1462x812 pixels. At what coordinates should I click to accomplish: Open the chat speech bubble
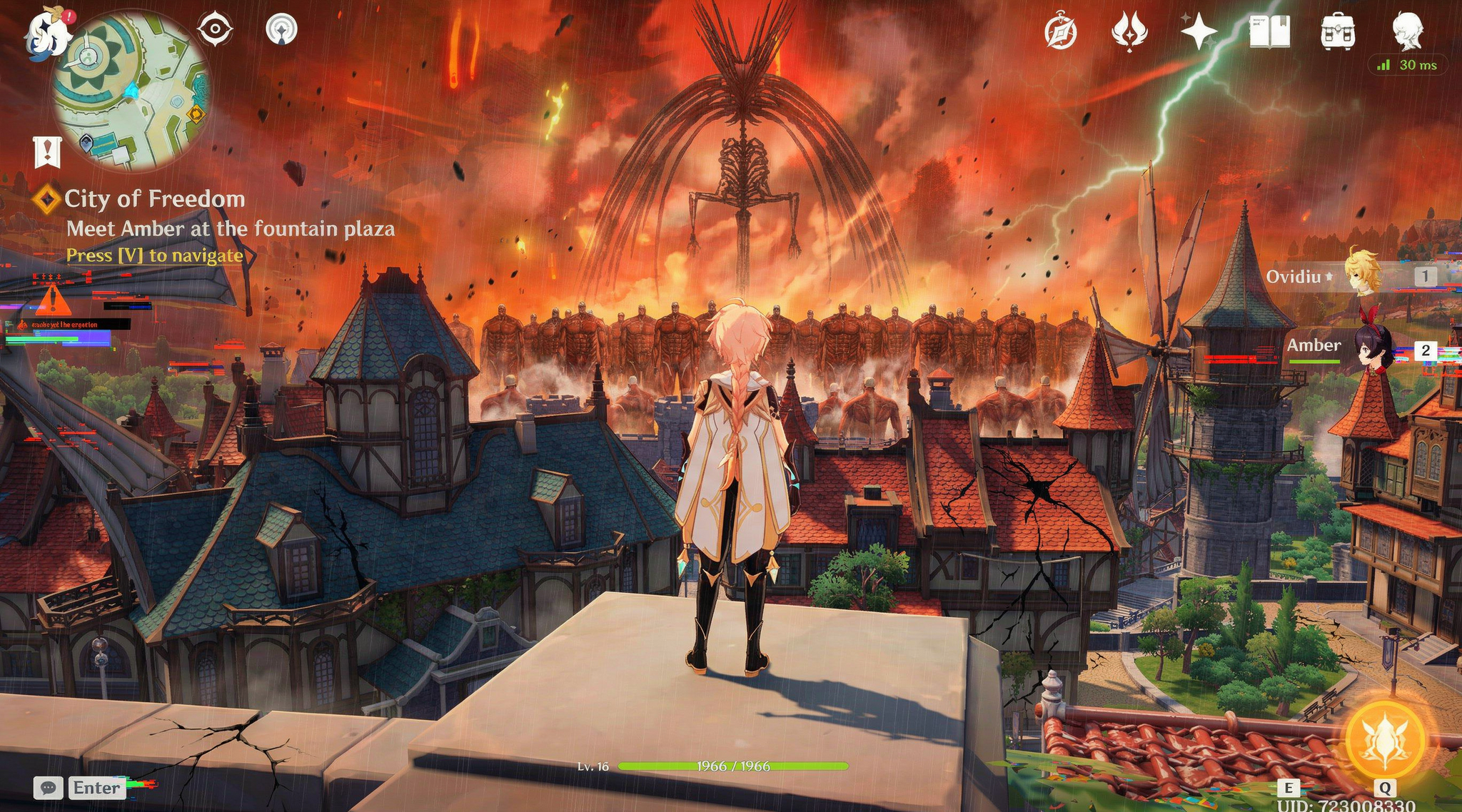pos(49,788)
